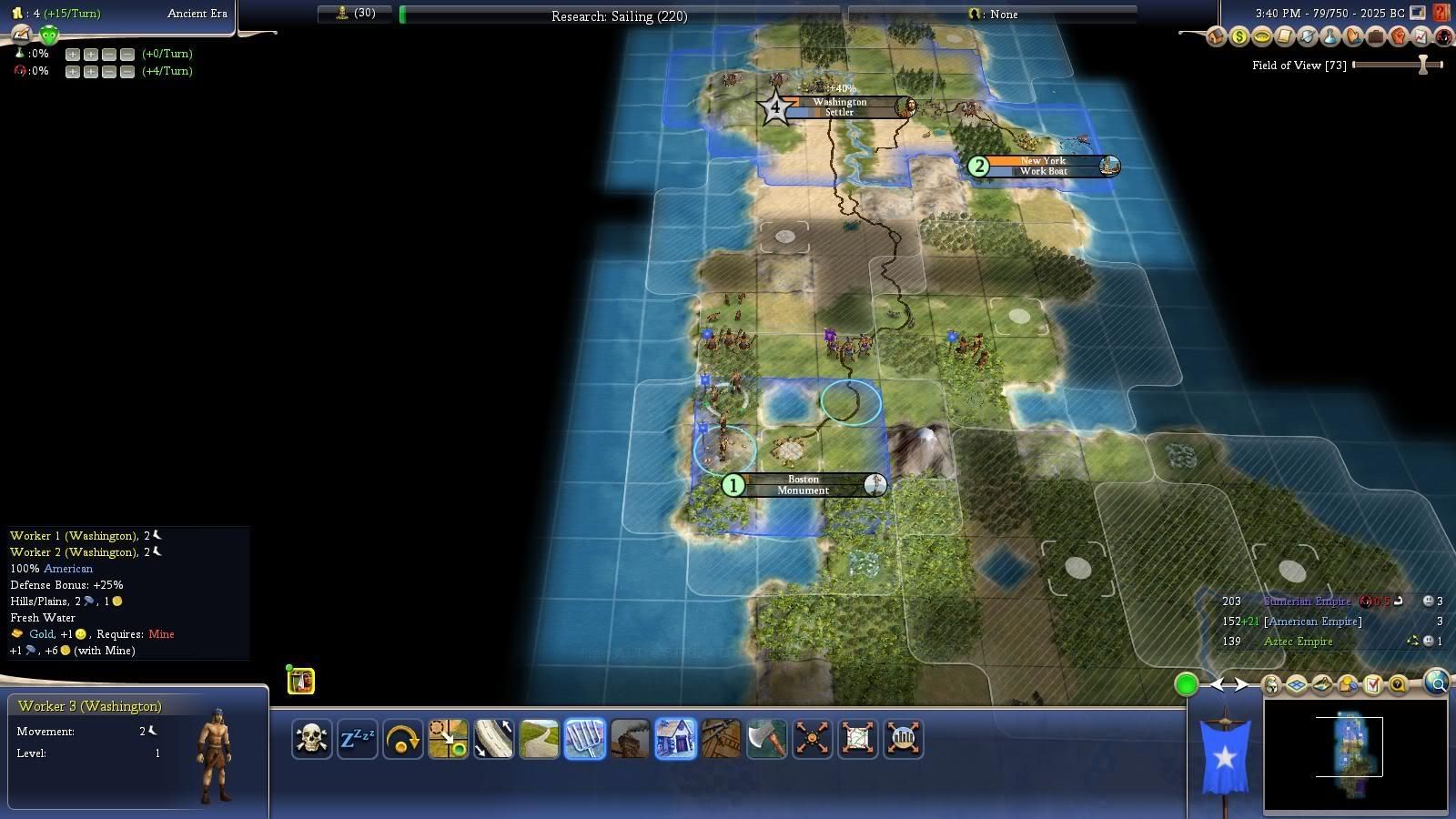Toggle the grid overlay diamond icon
This screenshot has width=1456, height=819.
pyautogui.click(x=1296, y=684)
